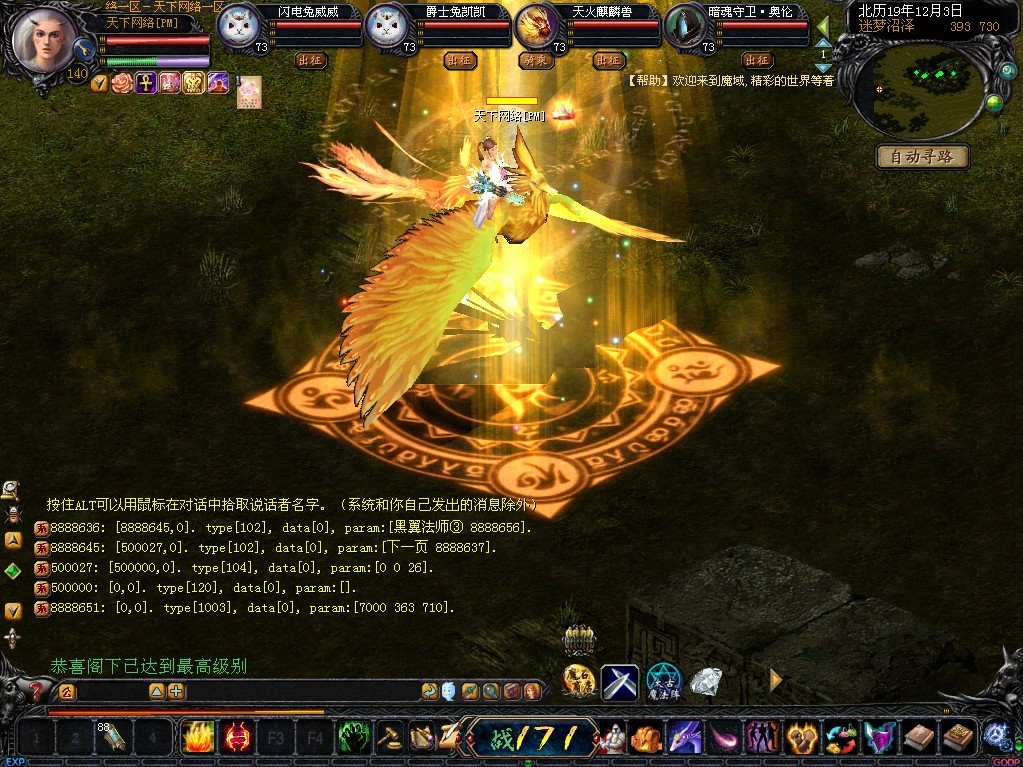The height and width of the screenshot is (767, 1023).
Task: Click the pink rose buff icon
Action: click(122, 83)
